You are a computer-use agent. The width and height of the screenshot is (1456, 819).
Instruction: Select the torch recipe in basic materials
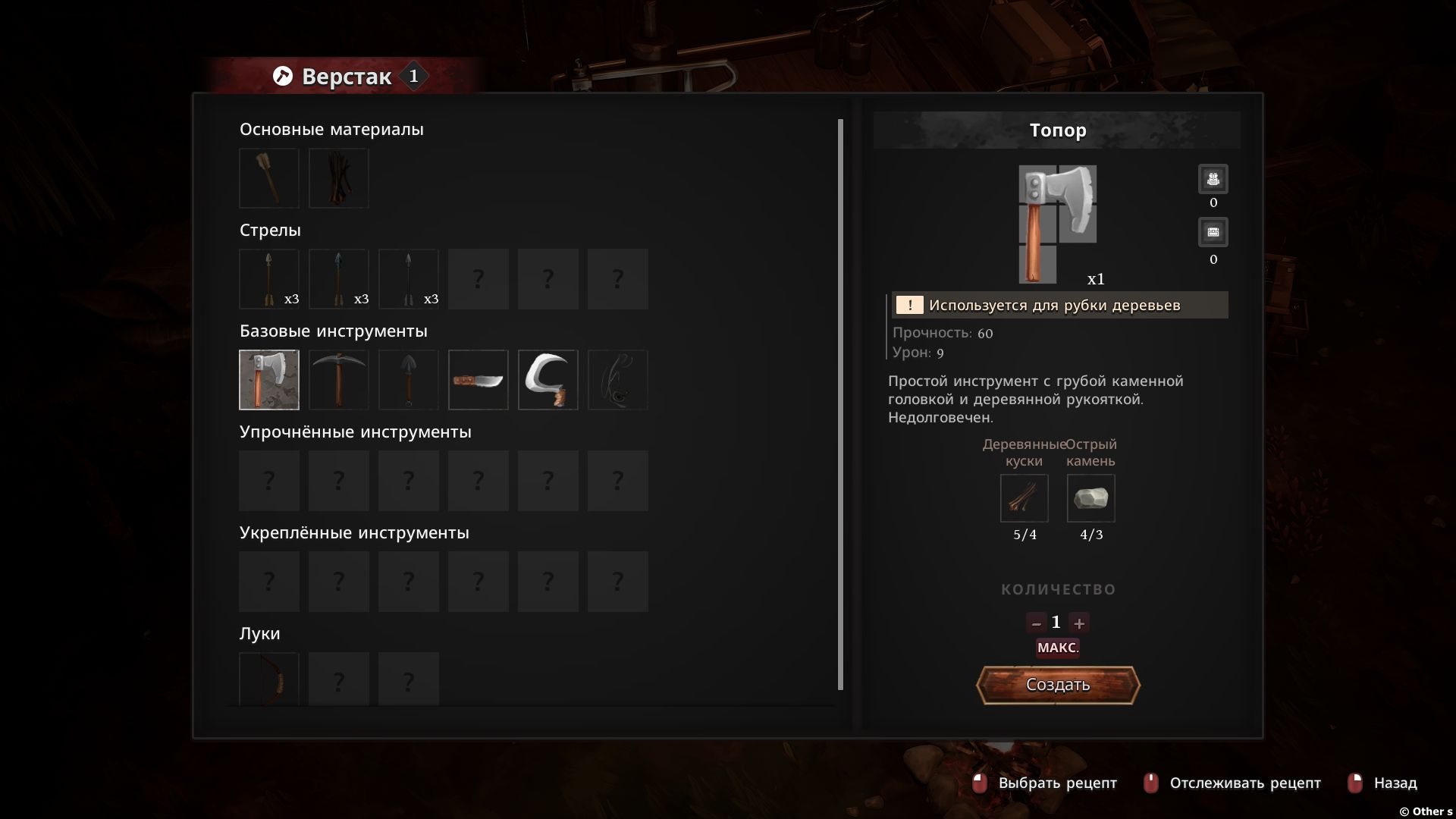pyautogui.click(x=269, y=178)
